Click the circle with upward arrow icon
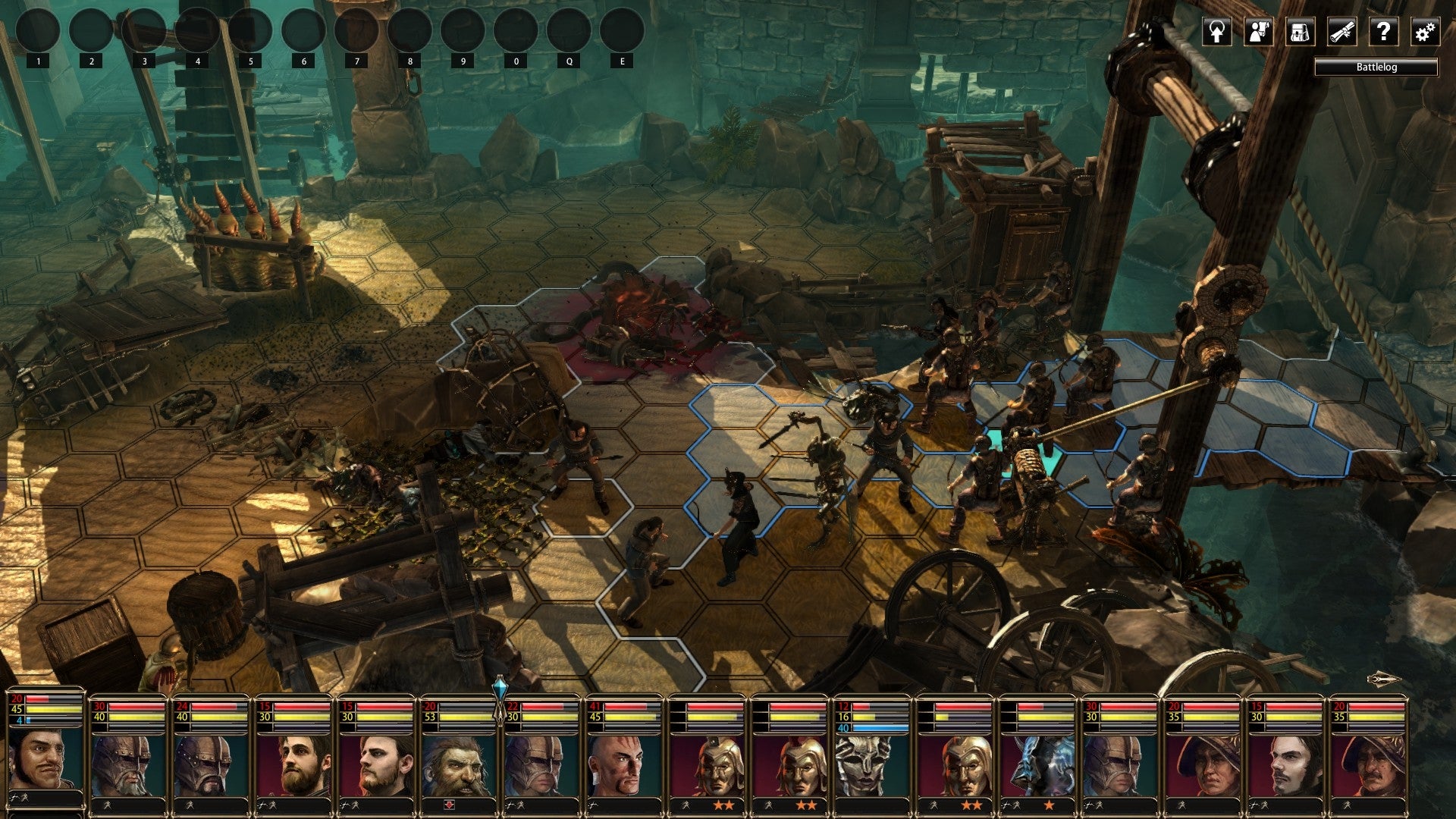 point(1217,32)
